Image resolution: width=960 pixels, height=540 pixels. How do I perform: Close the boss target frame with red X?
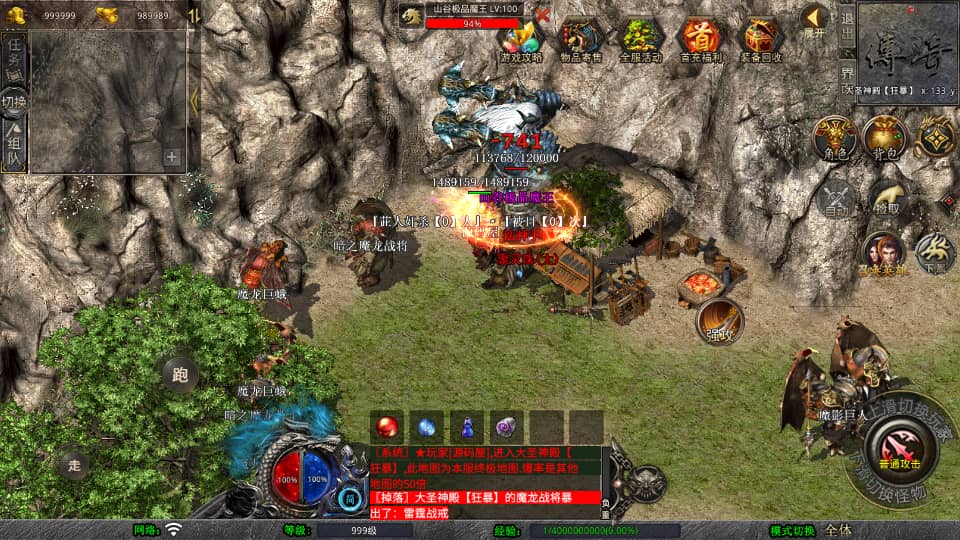[542, 15]
